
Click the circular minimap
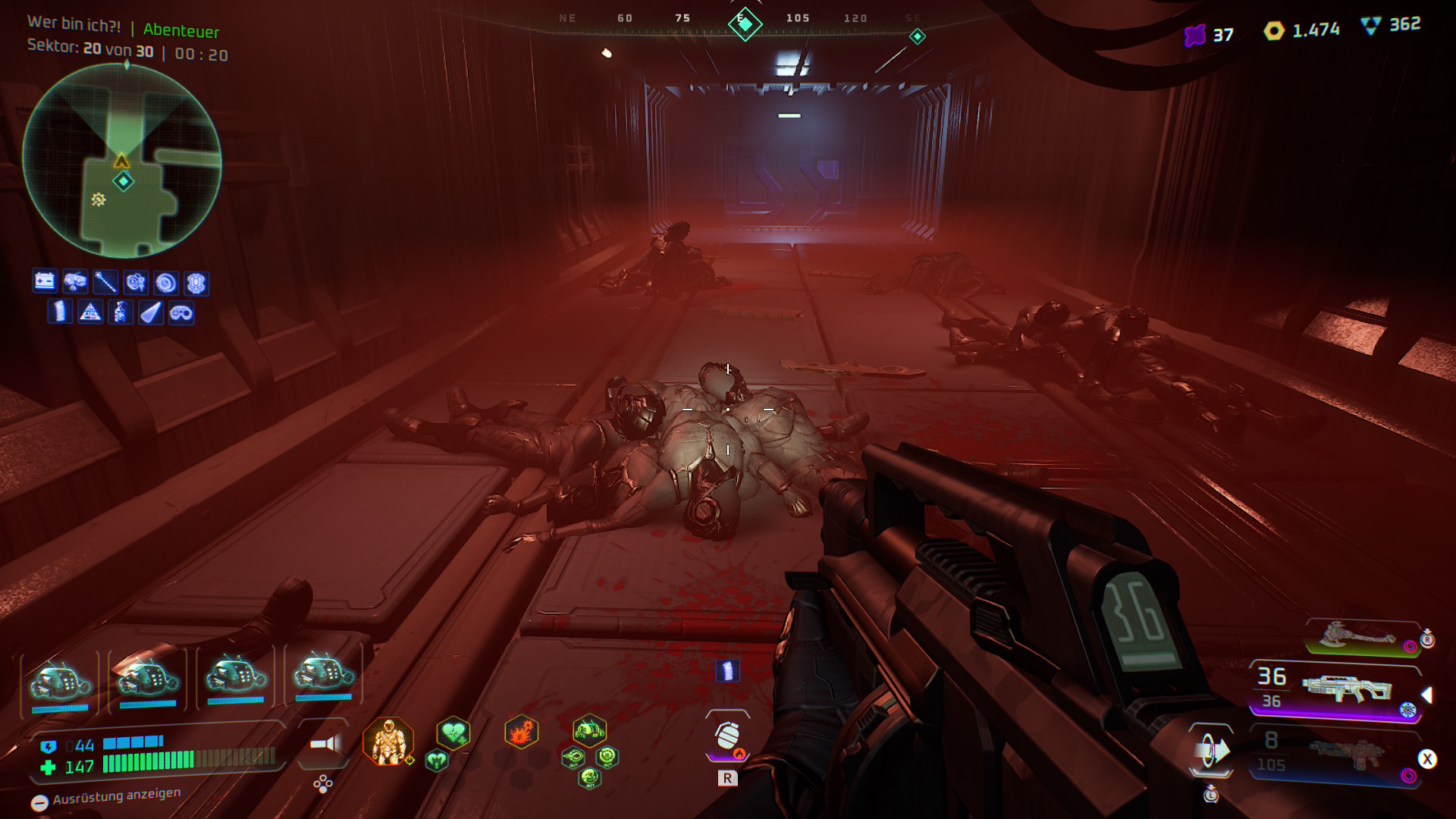coord(122,161)
